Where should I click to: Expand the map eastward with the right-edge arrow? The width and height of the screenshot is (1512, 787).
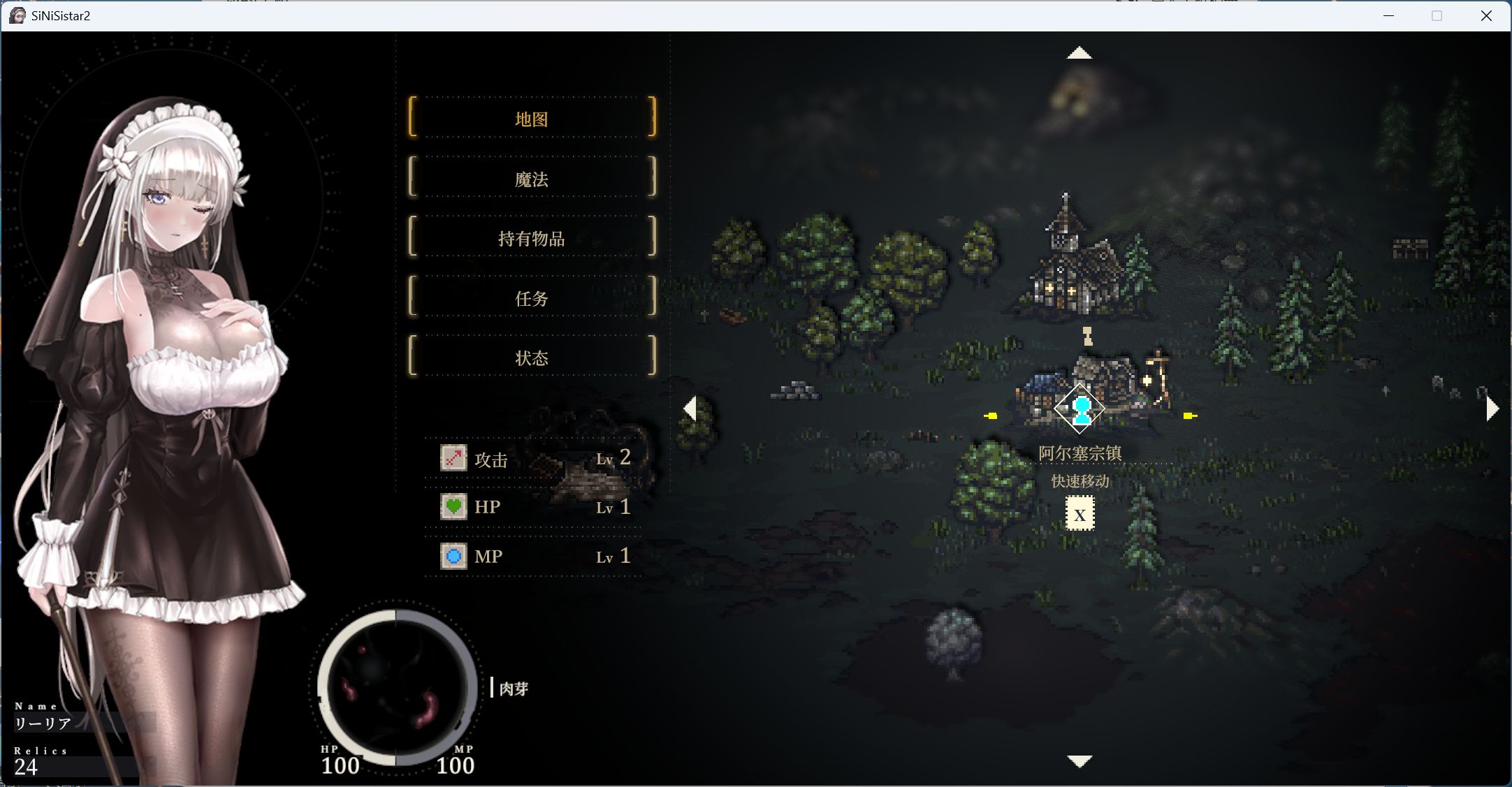[1494, 409]
